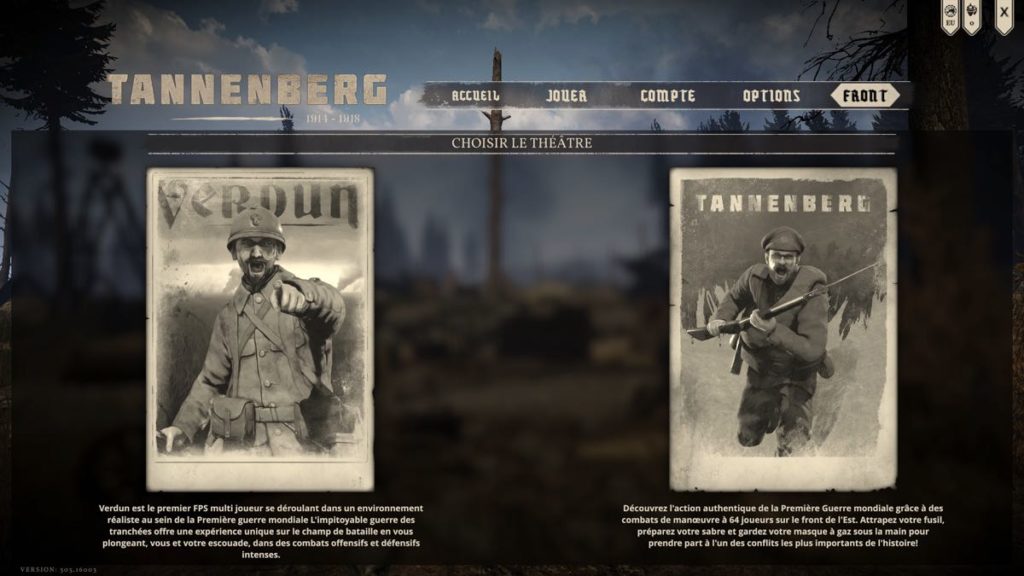Open the helmet squad banner
Viewport: 1024px width, 576px height.
pyautogui.click(x=972, y=15)
